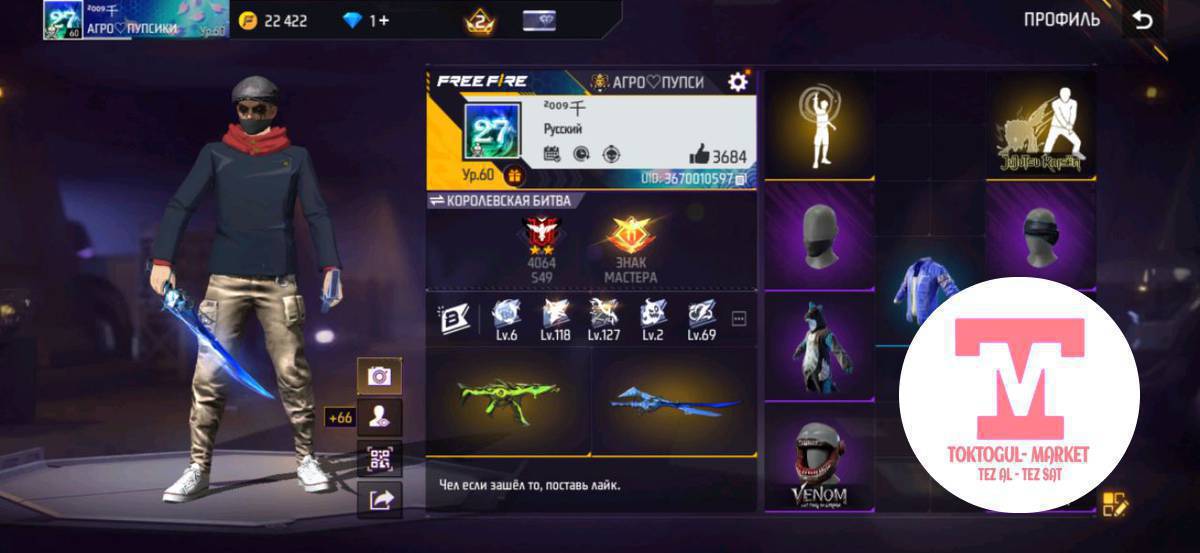The image size is (1200, 553).
Task: Go back using the return arrow
Action: pos(1141,20)
